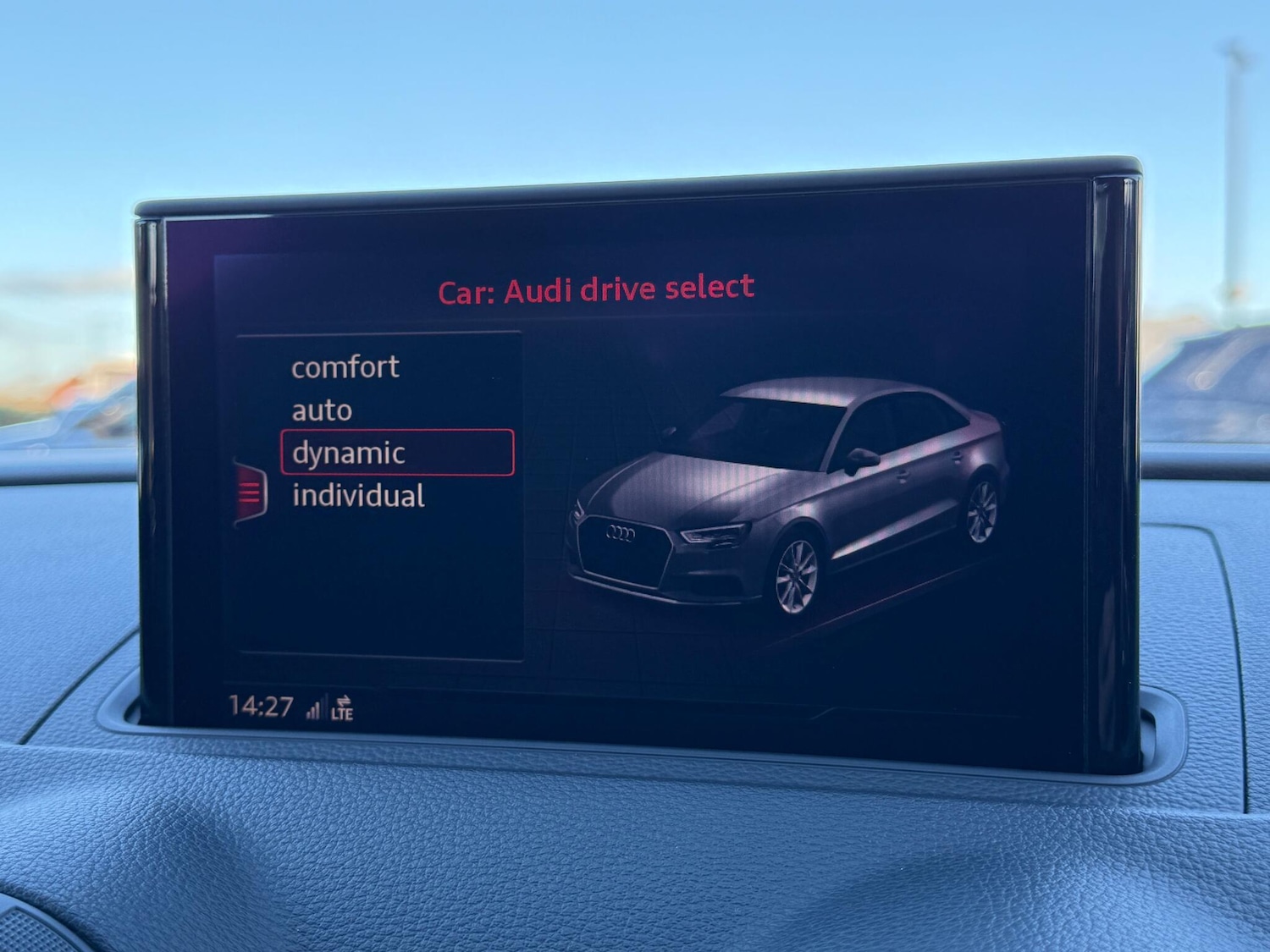Activate dynamic mode via its selection box
The height and width of the screenshot is (952, 1270).
398,453
